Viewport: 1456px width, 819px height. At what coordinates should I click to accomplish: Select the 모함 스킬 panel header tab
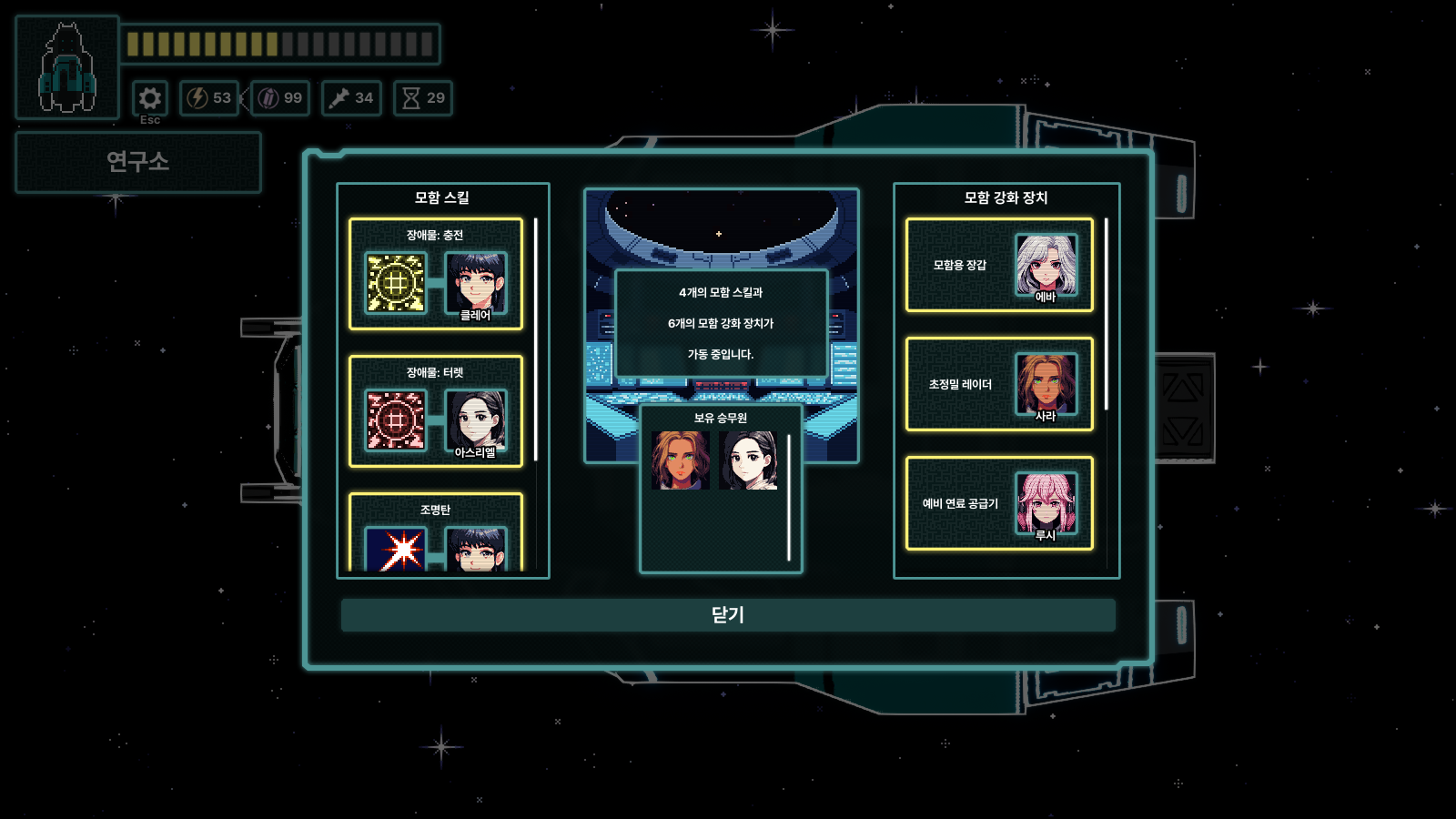443,197
